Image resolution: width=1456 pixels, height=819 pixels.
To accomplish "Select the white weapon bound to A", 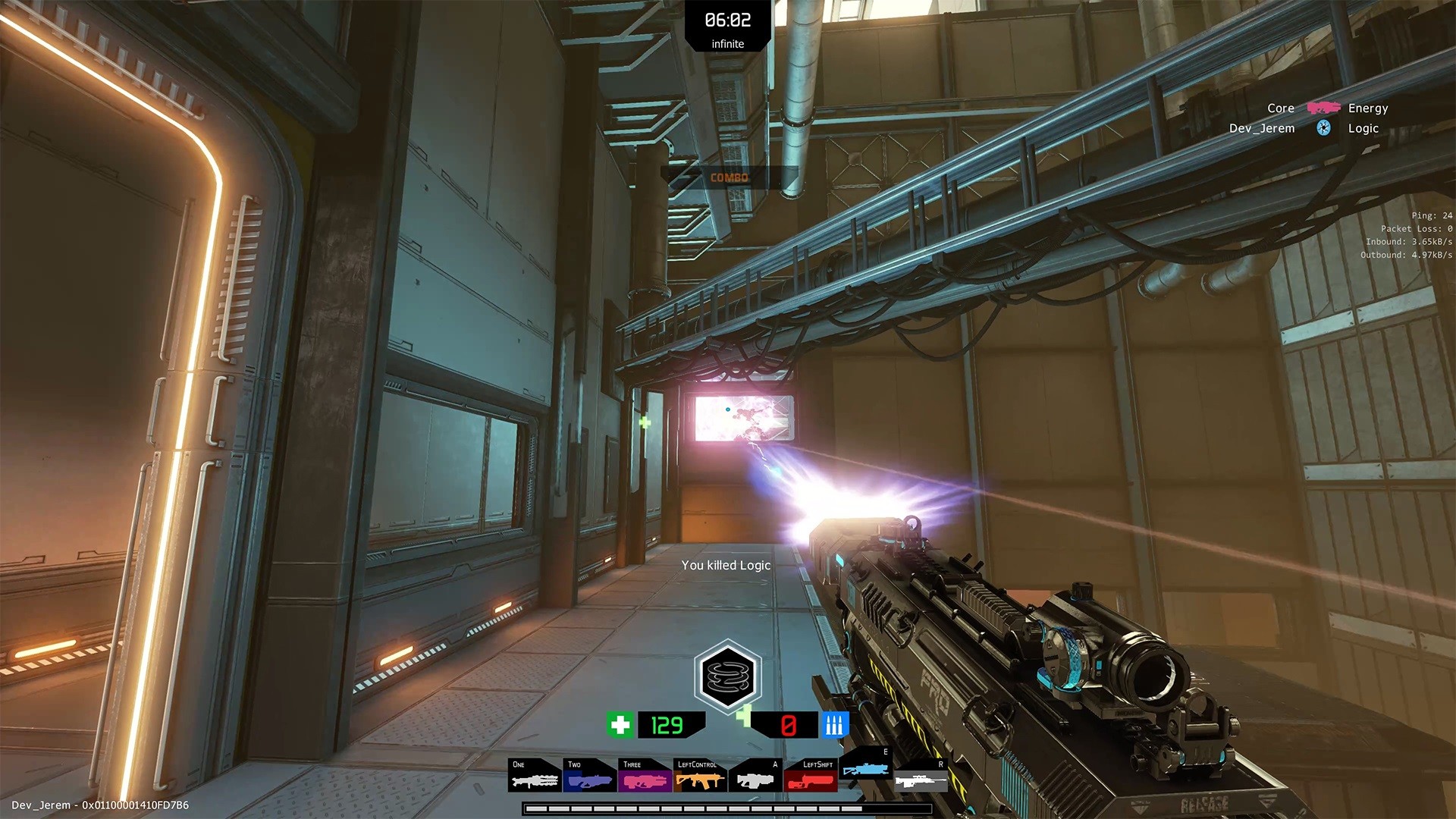I will (755, 776).
